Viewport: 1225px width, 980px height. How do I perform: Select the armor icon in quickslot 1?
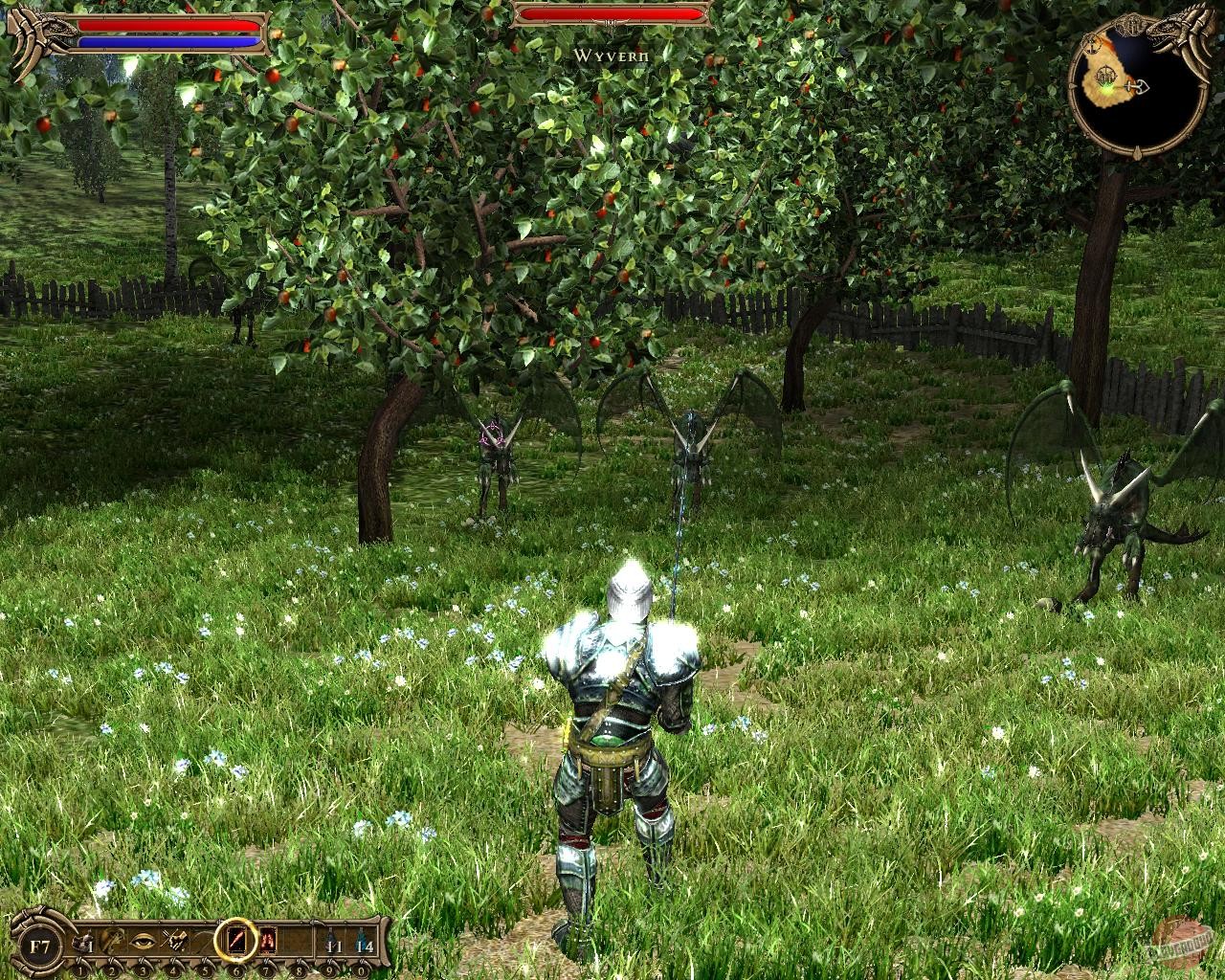pyautogui.click(x=82, y=939)
